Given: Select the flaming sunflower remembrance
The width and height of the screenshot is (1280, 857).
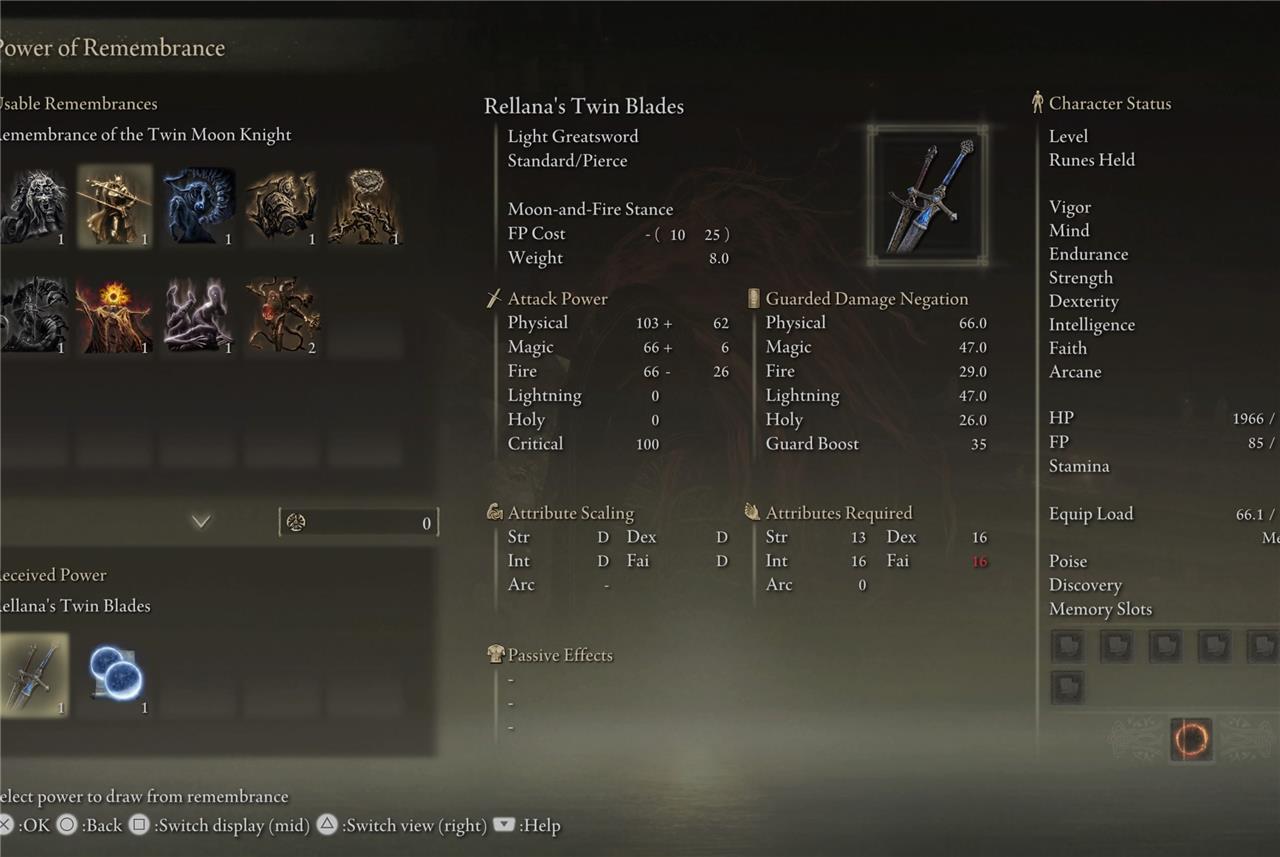Looking at the screenshot, I should [x=115, y=316].
